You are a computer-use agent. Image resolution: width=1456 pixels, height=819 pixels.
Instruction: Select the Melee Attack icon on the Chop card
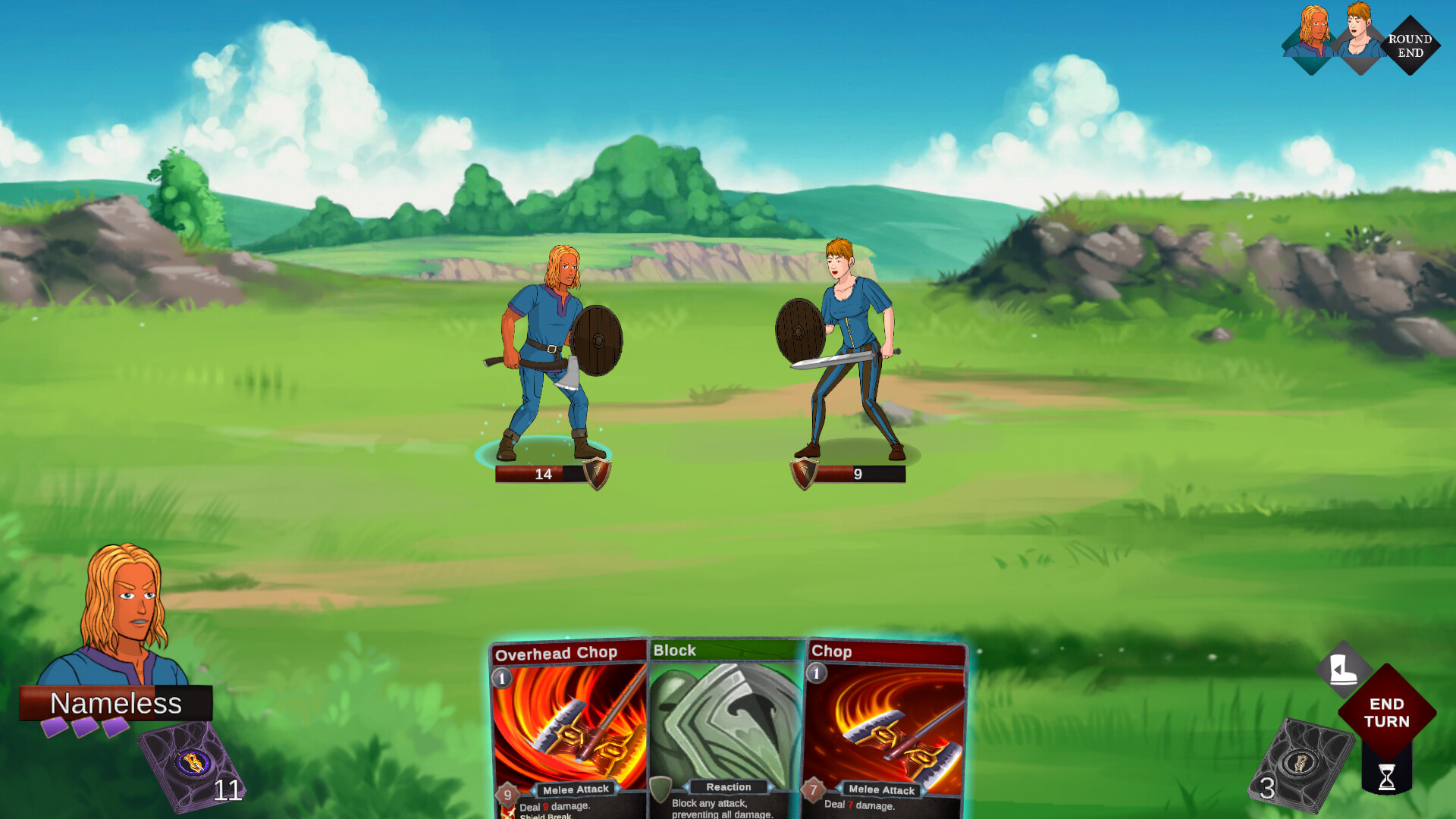pos(882,789)
